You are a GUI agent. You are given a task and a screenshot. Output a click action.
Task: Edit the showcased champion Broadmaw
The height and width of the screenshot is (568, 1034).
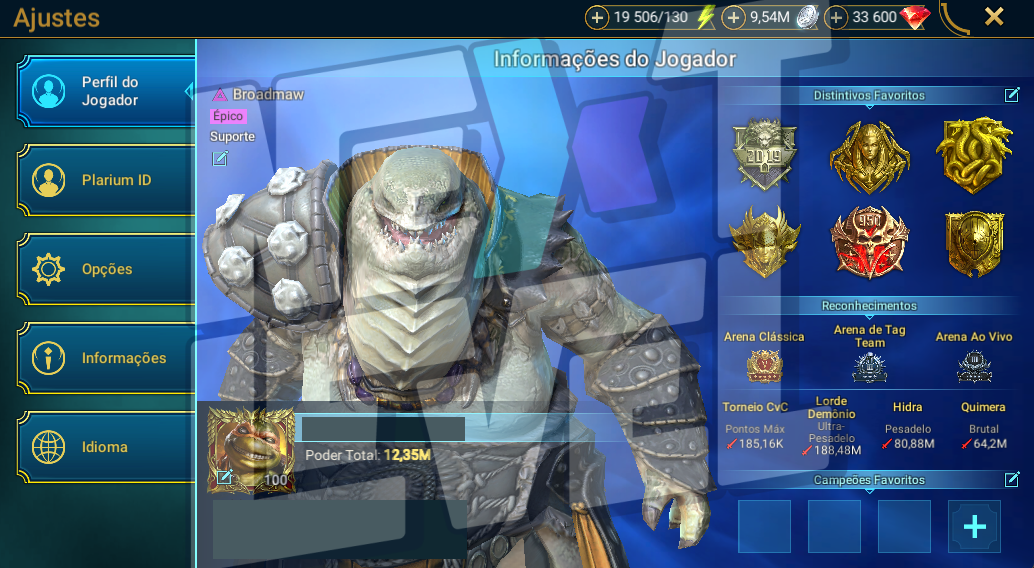point(220,158)
